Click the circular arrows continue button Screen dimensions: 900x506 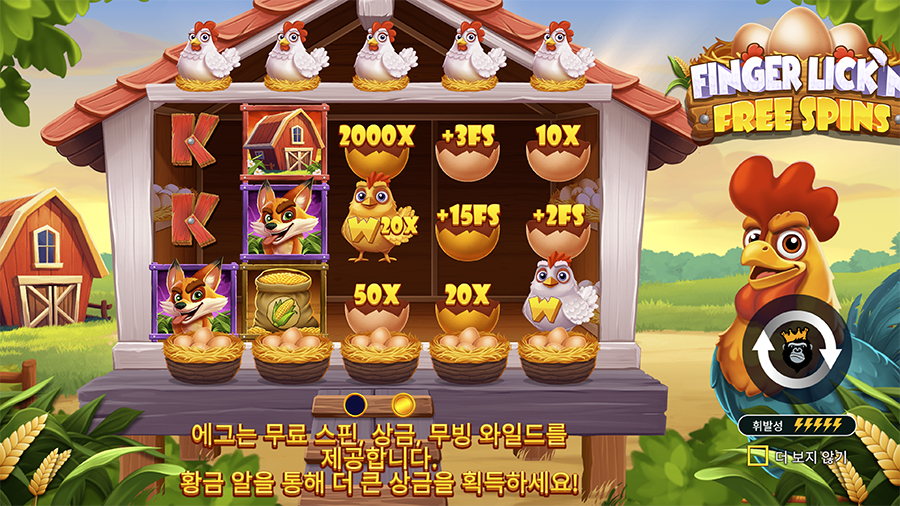(x=797, y=349)
